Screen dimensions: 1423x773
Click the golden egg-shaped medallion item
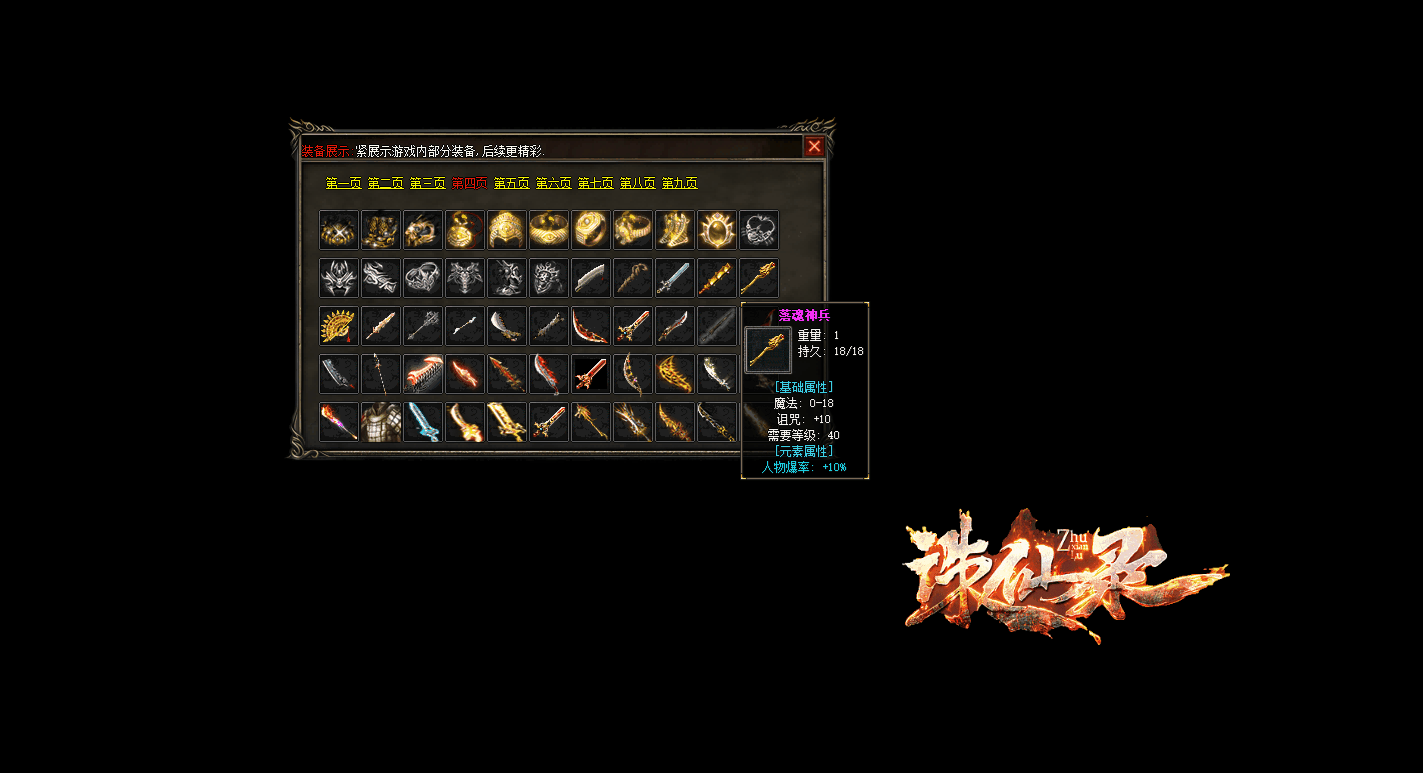pos(717,230)
